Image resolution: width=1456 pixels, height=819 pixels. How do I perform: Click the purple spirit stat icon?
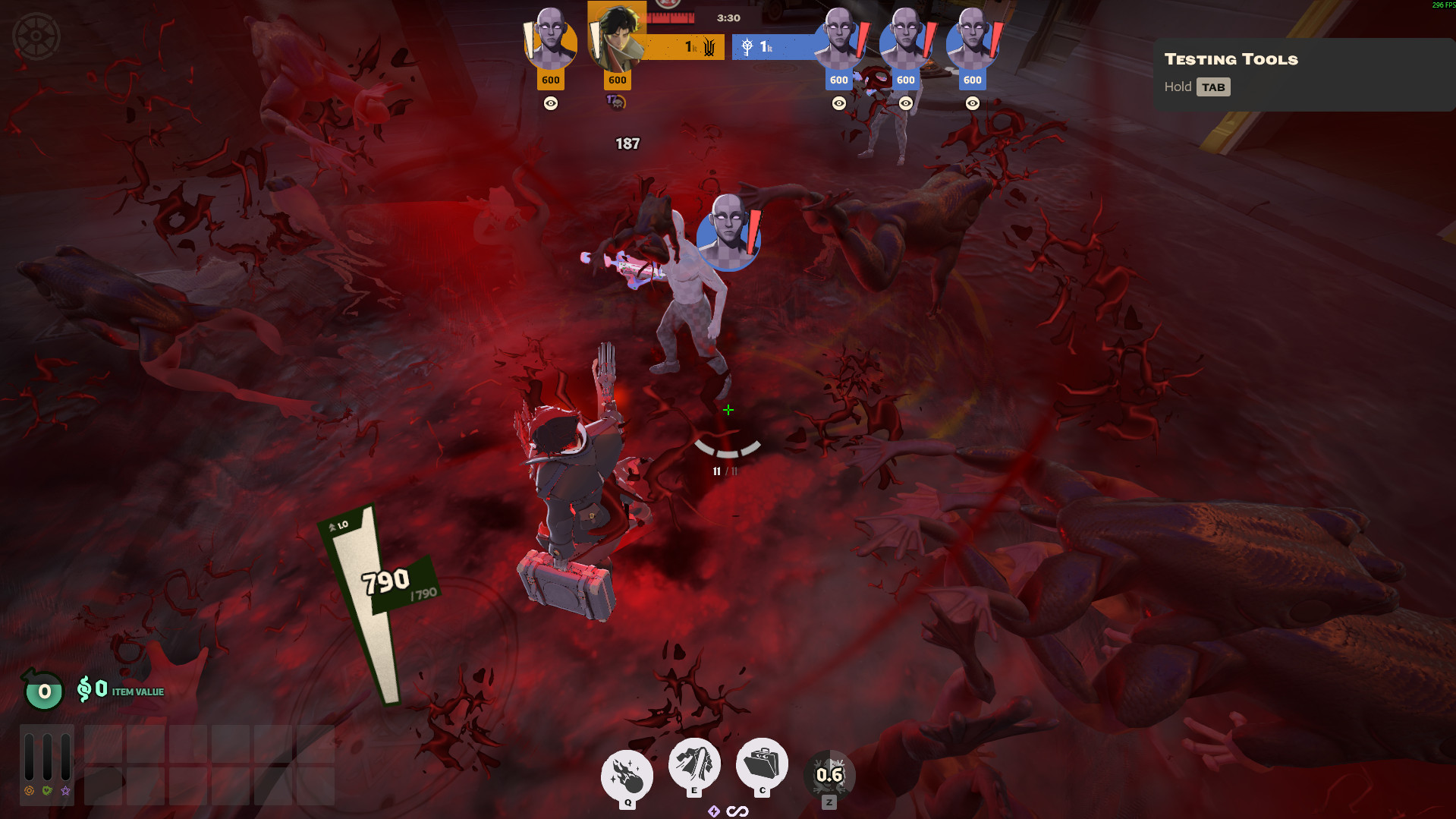[x=66, y=791]
